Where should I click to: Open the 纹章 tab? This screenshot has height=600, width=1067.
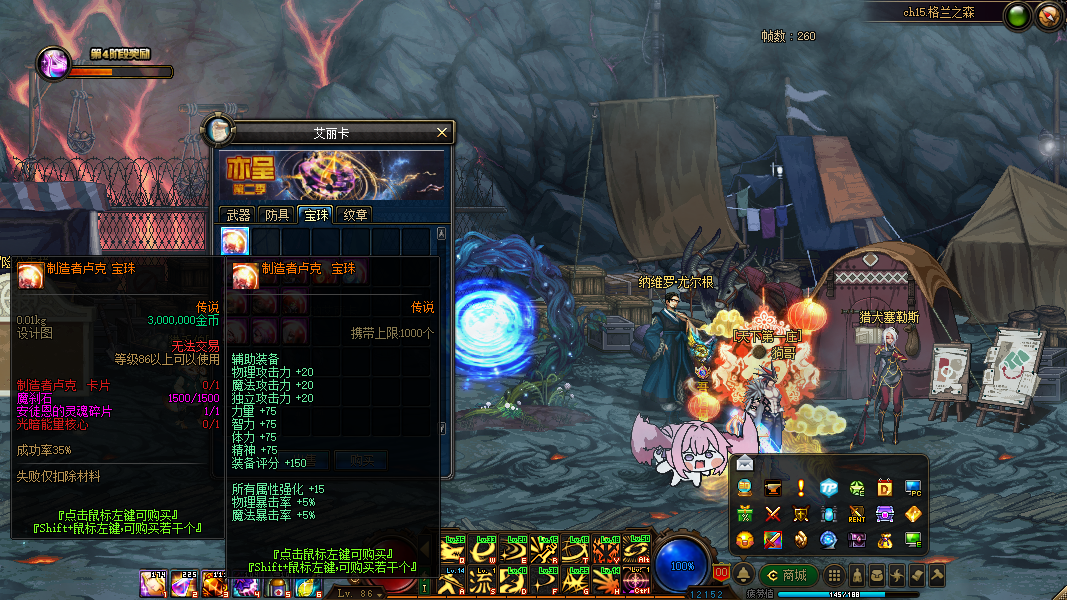pyautogui.click(x=354, y=214)
